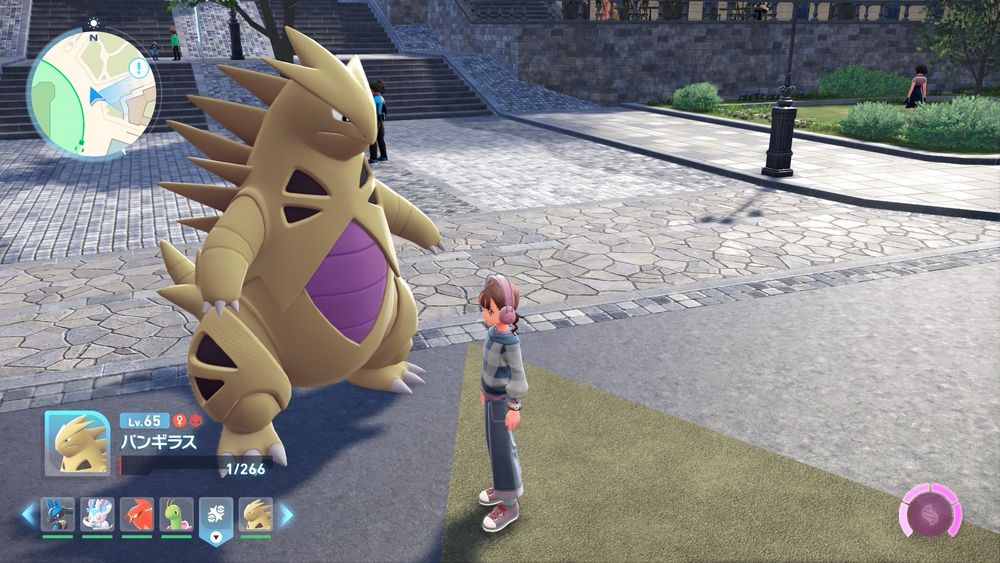The height and width of the screenshot is (563, 1000).
Task: Click the right arrow of party bar
Action: point(286,515)
